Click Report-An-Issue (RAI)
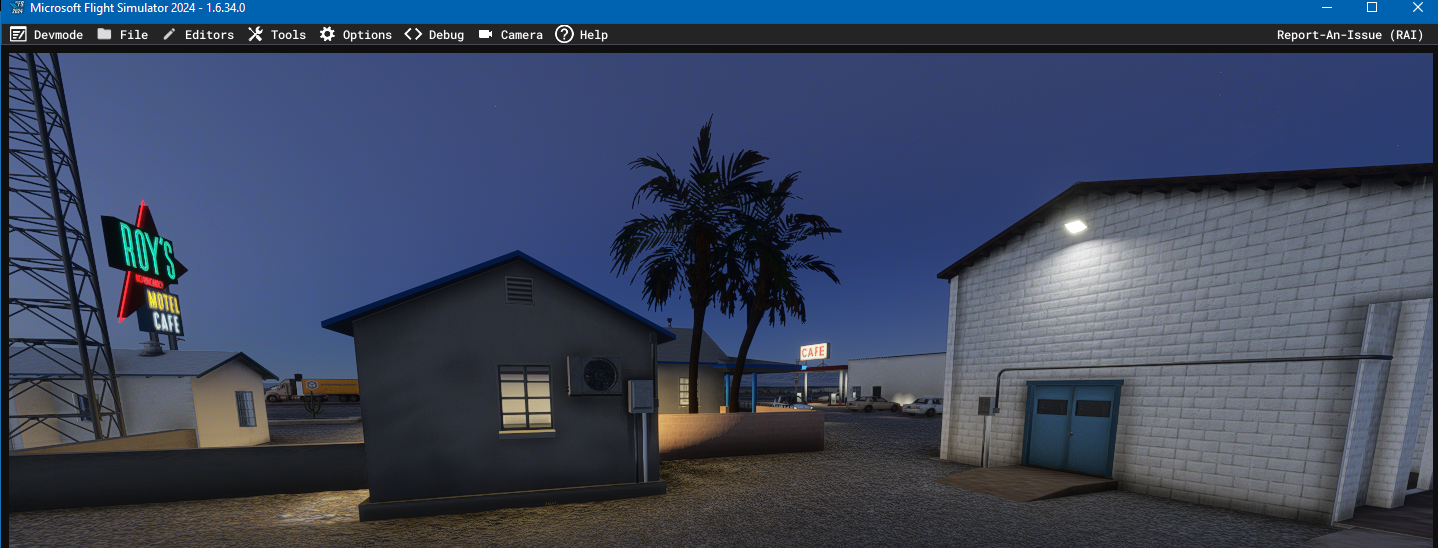 click(x=1350, y=35)
